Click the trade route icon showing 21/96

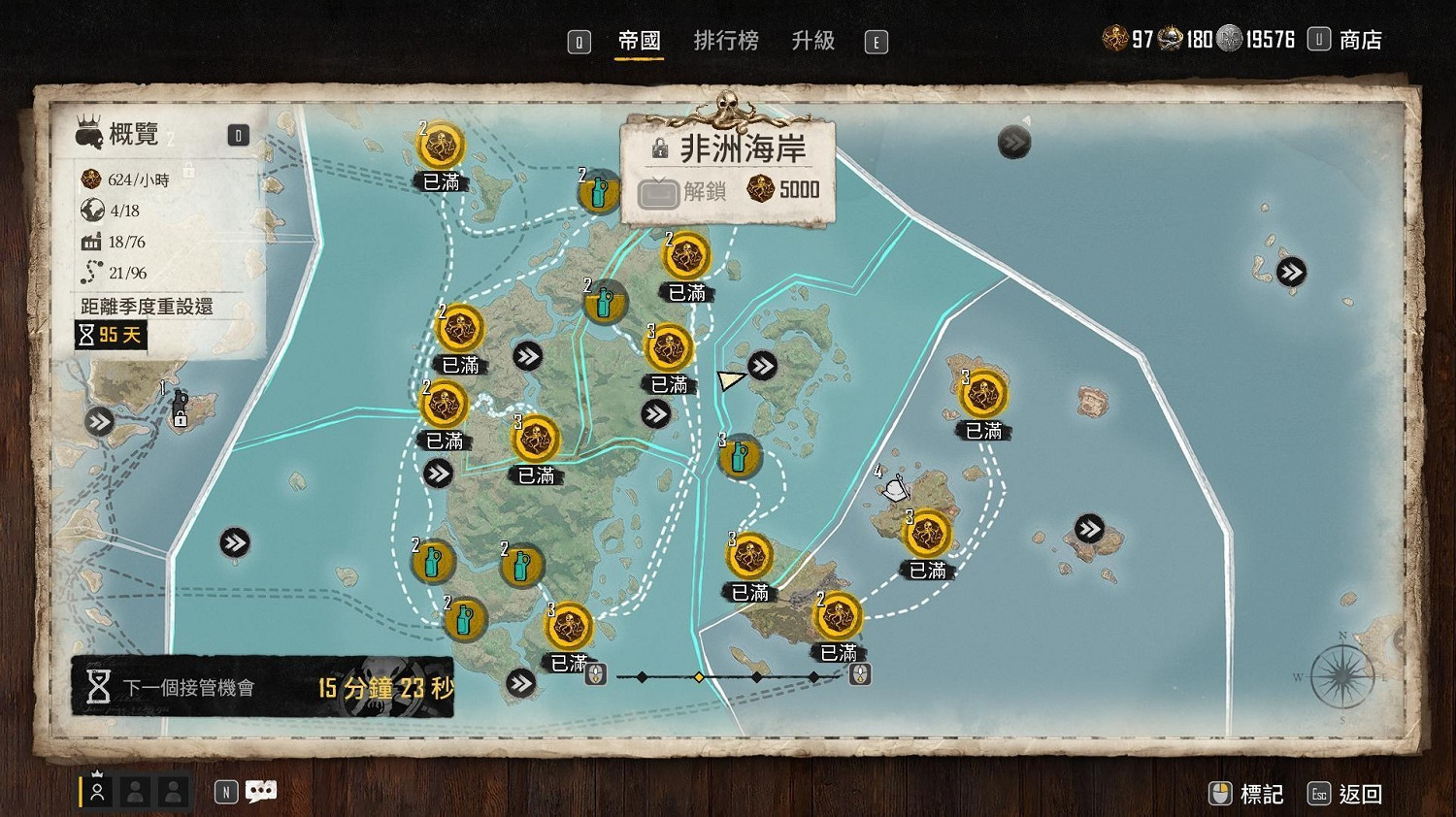pos(91,273)
